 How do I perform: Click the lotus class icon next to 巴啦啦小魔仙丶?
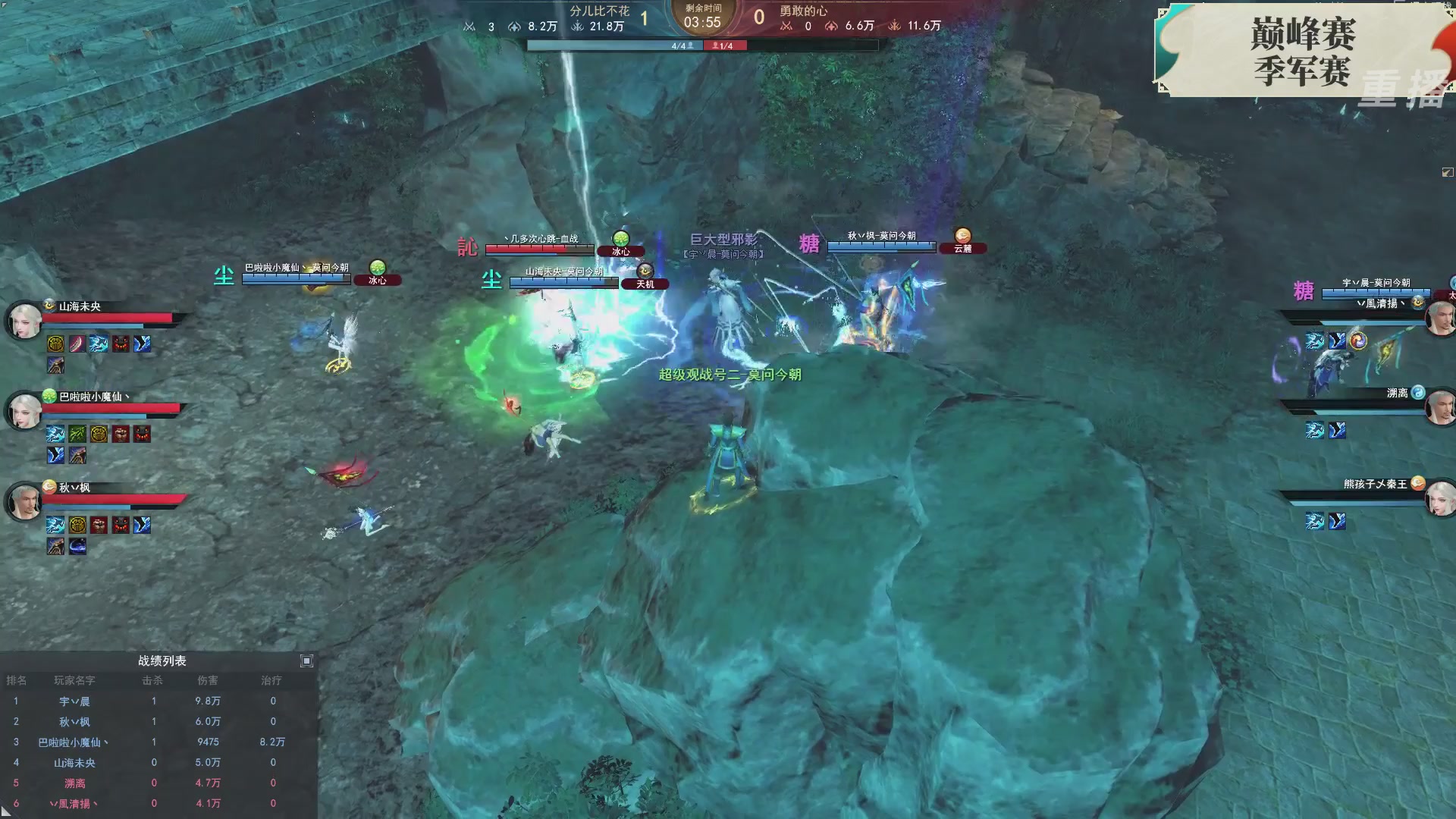(48, 395)
